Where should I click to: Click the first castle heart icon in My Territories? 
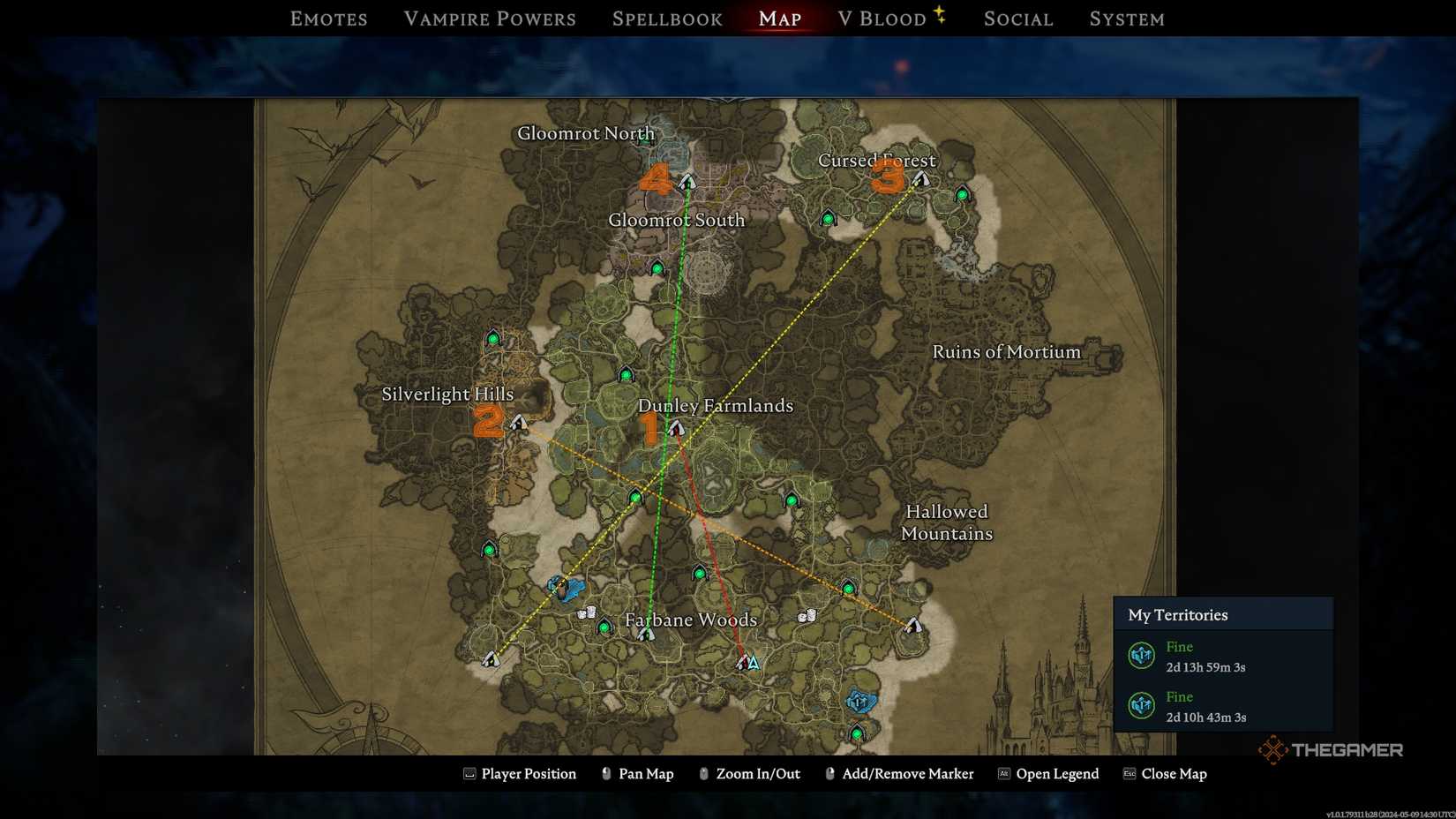1141,656
